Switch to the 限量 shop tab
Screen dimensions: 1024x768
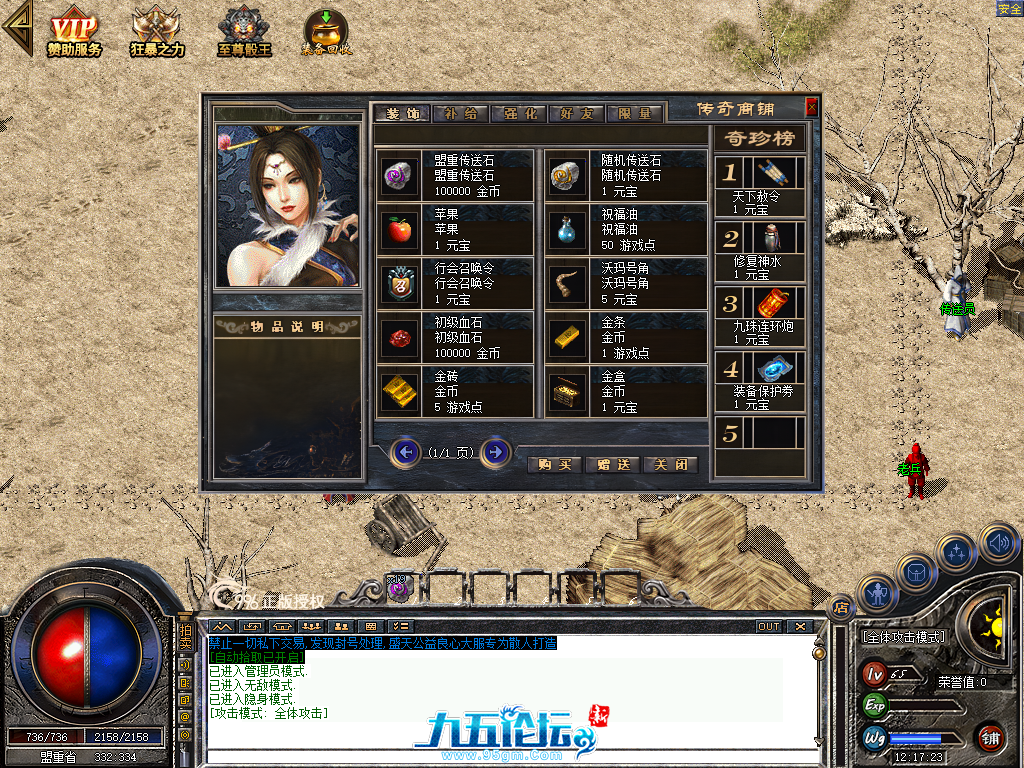pos(635,113)
